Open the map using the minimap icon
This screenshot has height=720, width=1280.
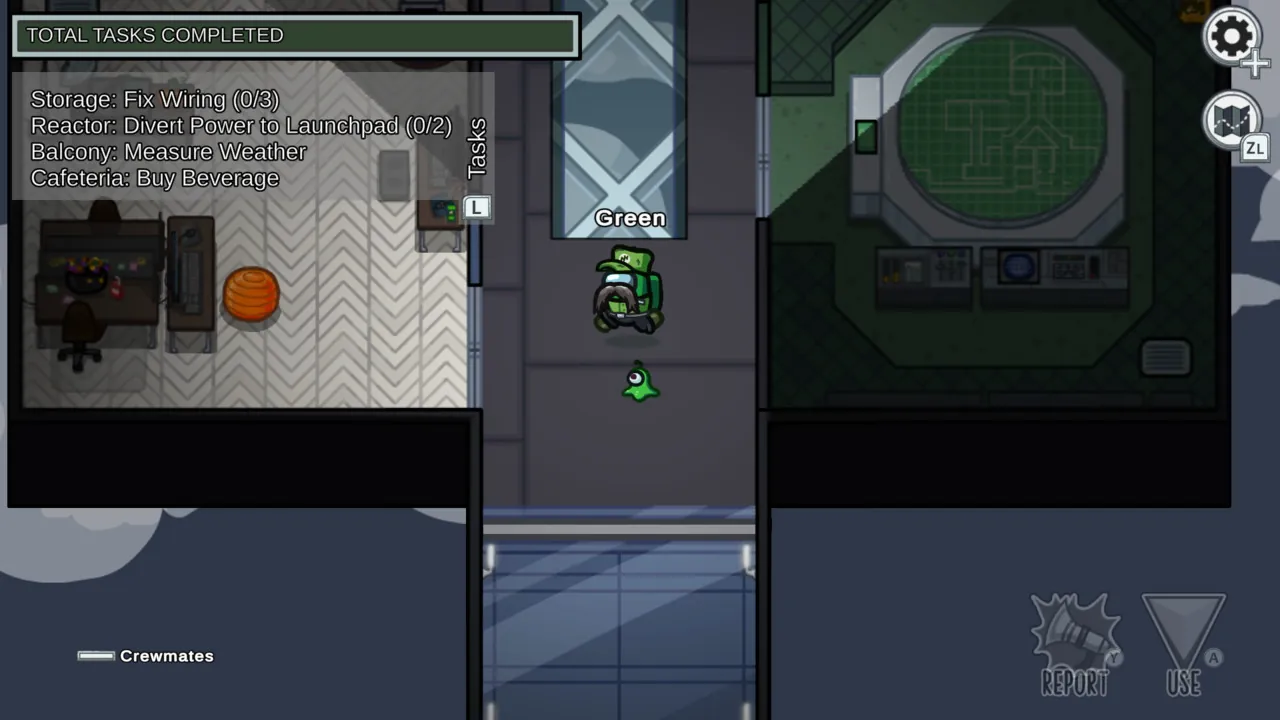[x=1232, y=120]
